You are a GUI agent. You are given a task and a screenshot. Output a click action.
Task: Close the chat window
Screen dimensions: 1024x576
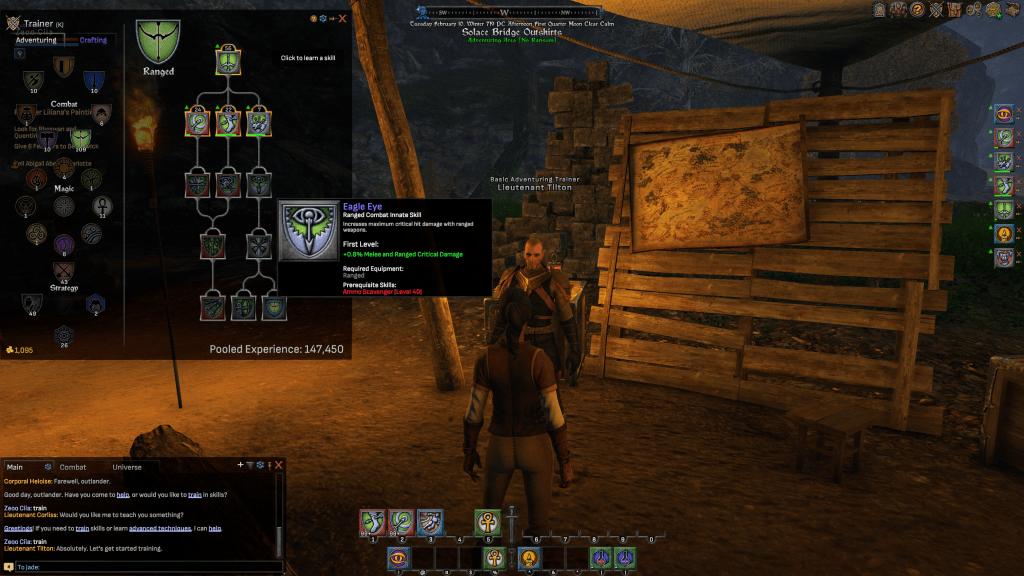279,465
